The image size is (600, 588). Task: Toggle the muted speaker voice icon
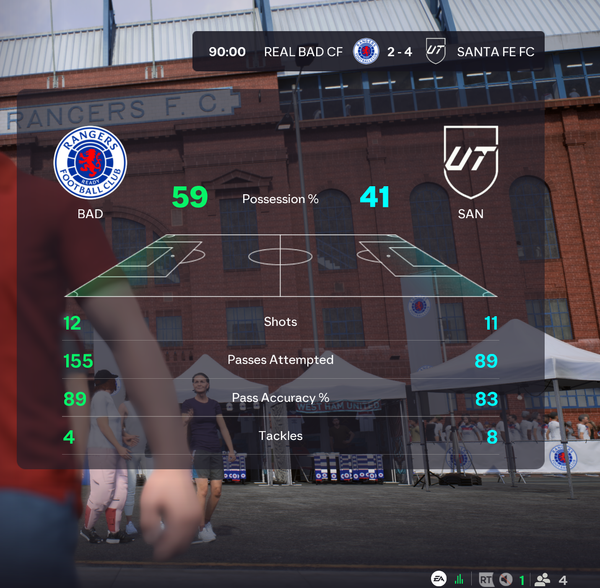pos(506,579)
